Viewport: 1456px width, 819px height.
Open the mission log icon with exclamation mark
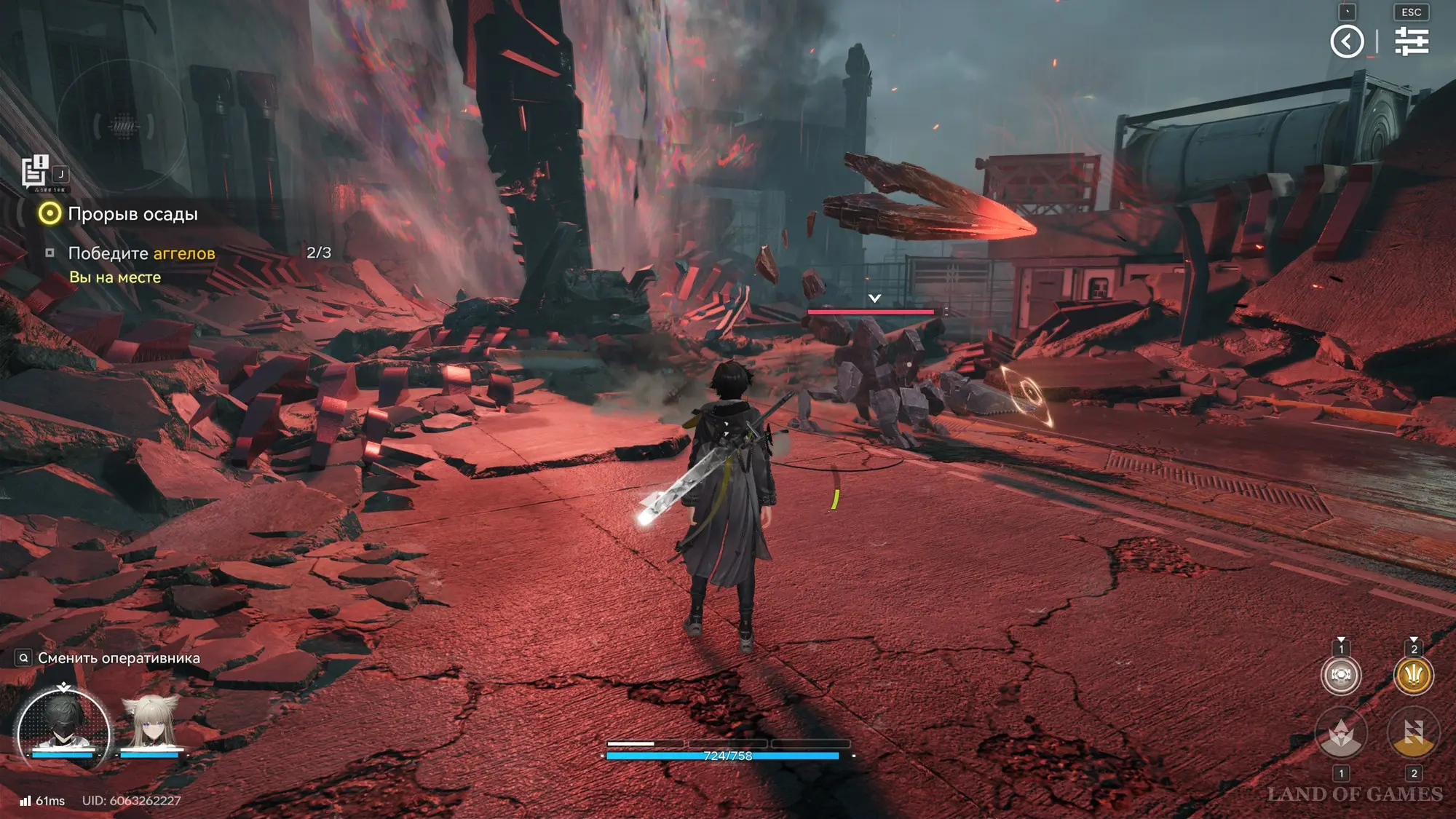[x=34, y=172]
